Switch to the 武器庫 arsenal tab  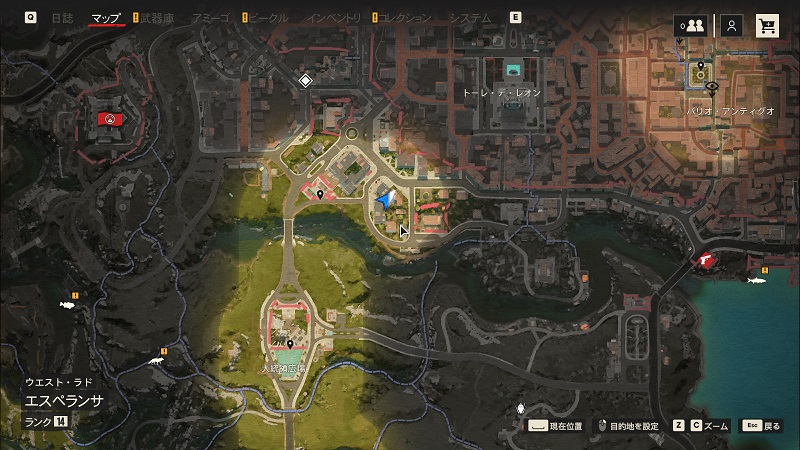(157, 18)
